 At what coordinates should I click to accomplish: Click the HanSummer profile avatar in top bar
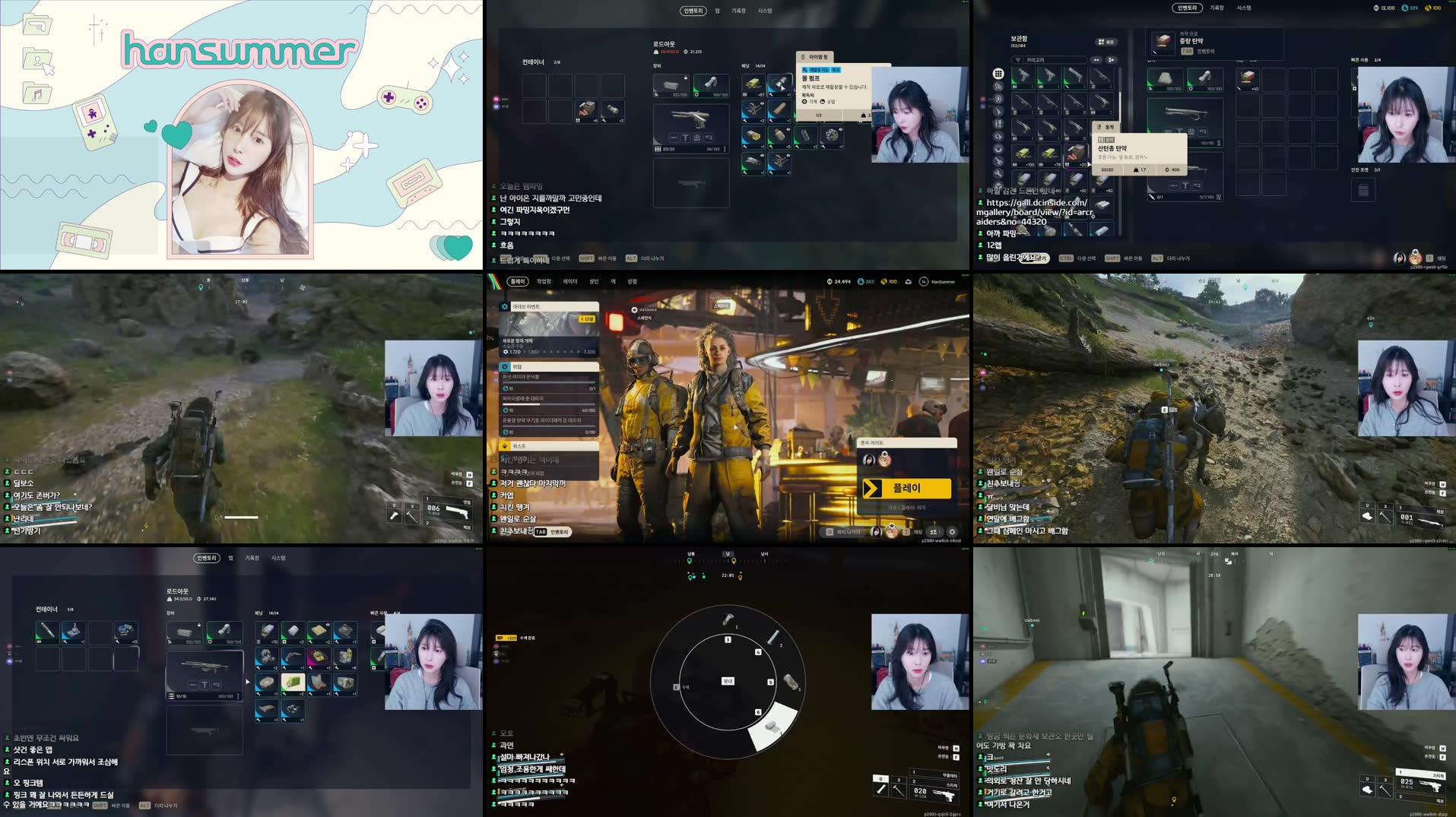pos(924,282)
